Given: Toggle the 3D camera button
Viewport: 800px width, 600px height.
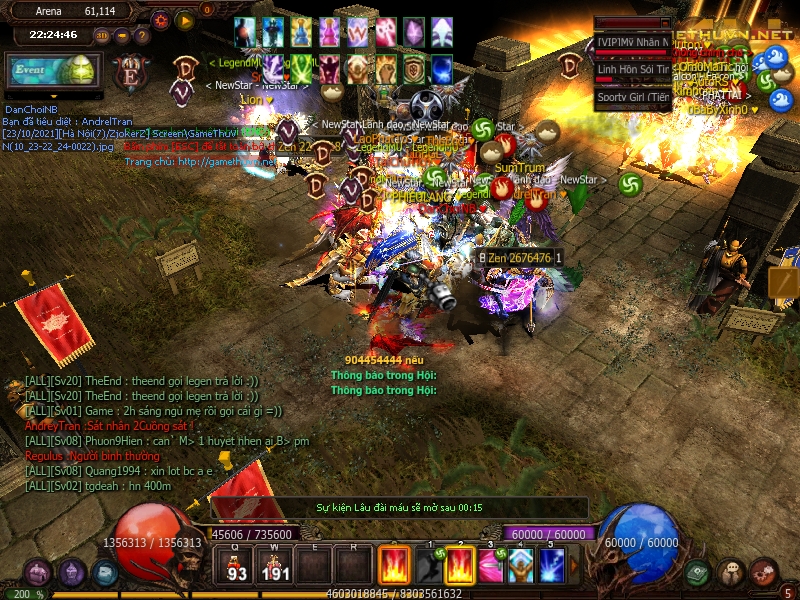Looking at the screenshot, I should pos(102,37).
